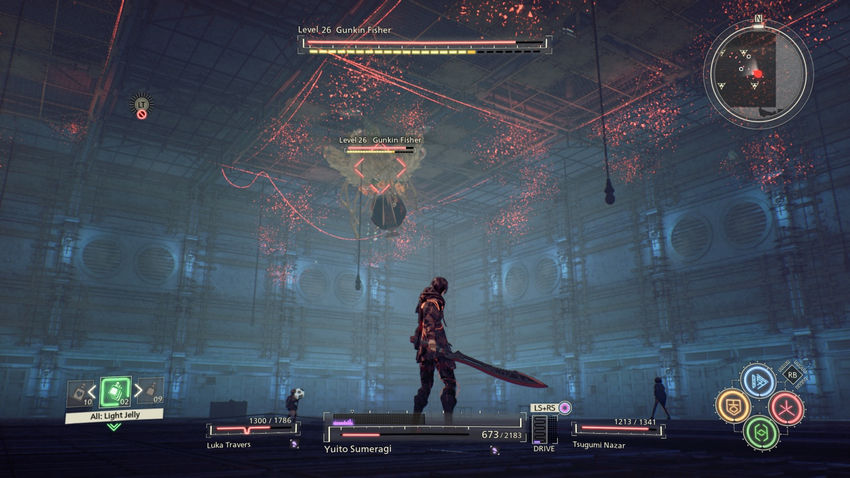The image size is (850, 478).
Task: Select the All: Light Jelly item slot
Action: (x=115, y=392)
